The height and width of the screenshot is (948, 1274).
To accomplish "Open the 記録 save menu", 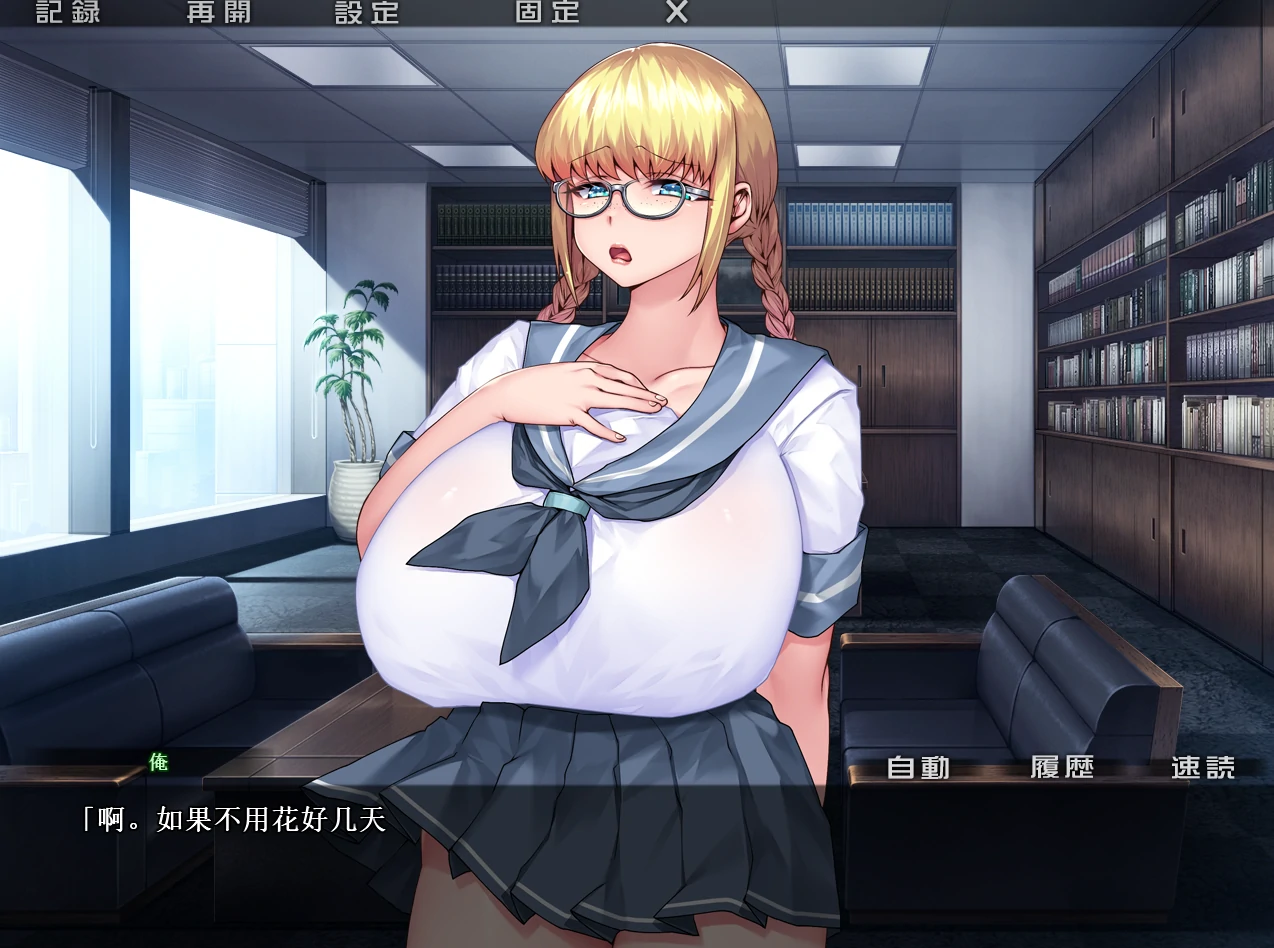I will point(68,12).
